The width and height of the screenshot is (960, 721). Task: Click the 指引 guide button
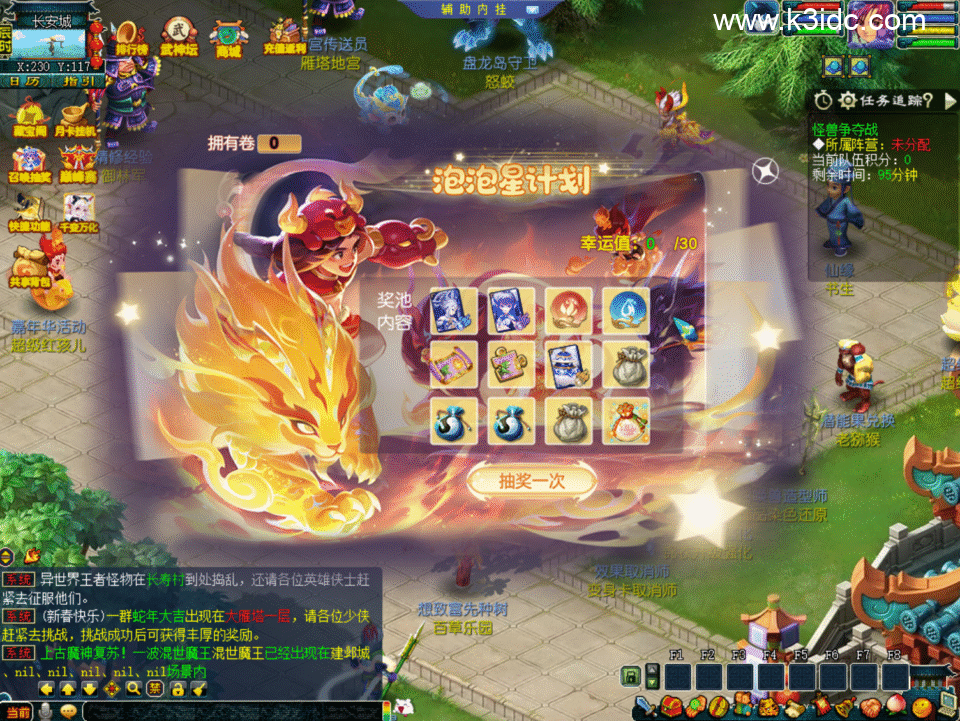pos(77,81)
